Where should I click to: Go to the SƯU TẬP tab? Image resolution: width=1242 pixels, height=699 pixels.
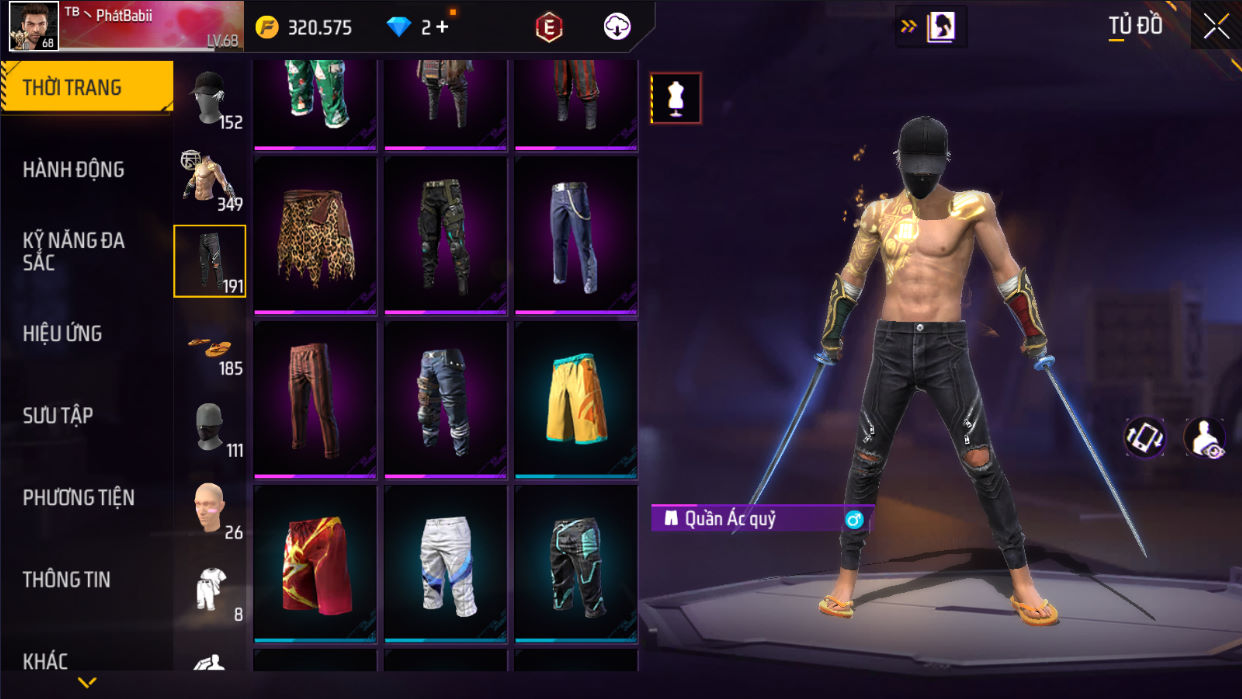[58, 416]
